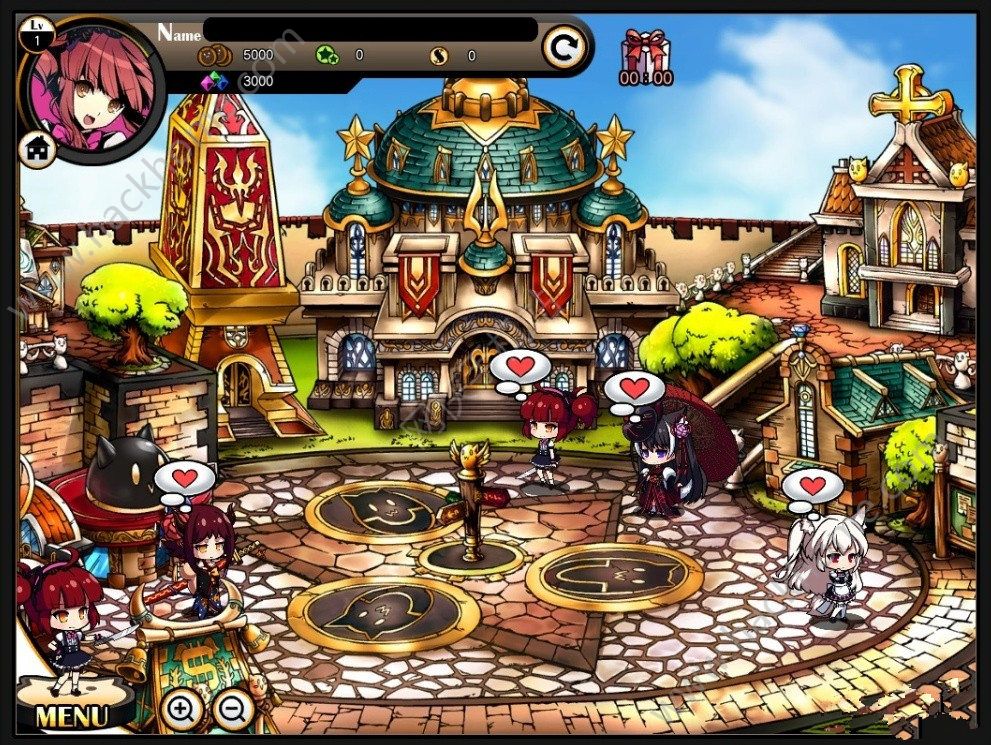The height and width of the screenshot is (745, 991).
Task: Open the MENU button
Action: click(72, 715)
